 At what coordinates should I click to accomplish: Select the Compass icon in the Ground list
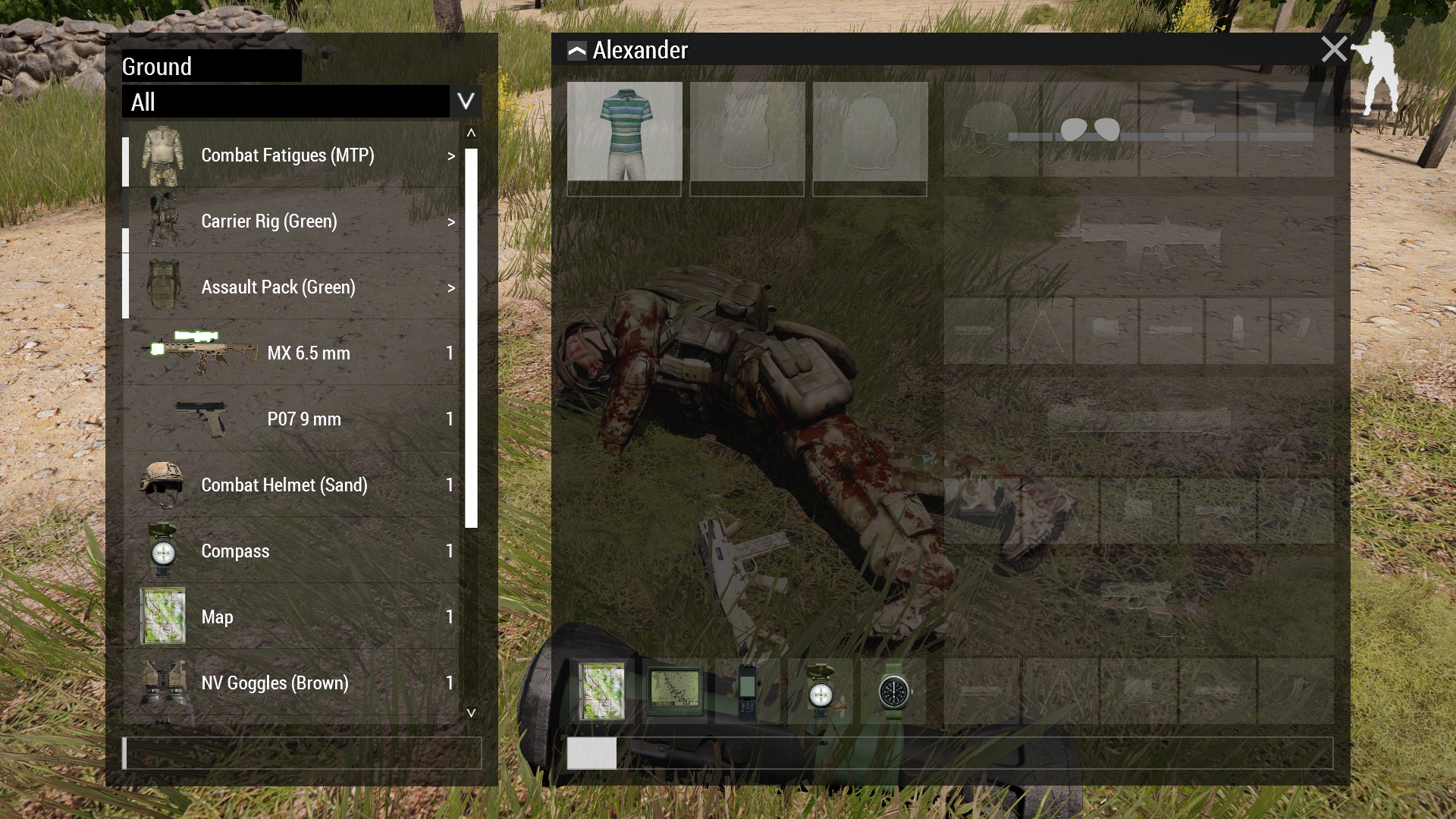pyautogui.click(x=162, y=551)
